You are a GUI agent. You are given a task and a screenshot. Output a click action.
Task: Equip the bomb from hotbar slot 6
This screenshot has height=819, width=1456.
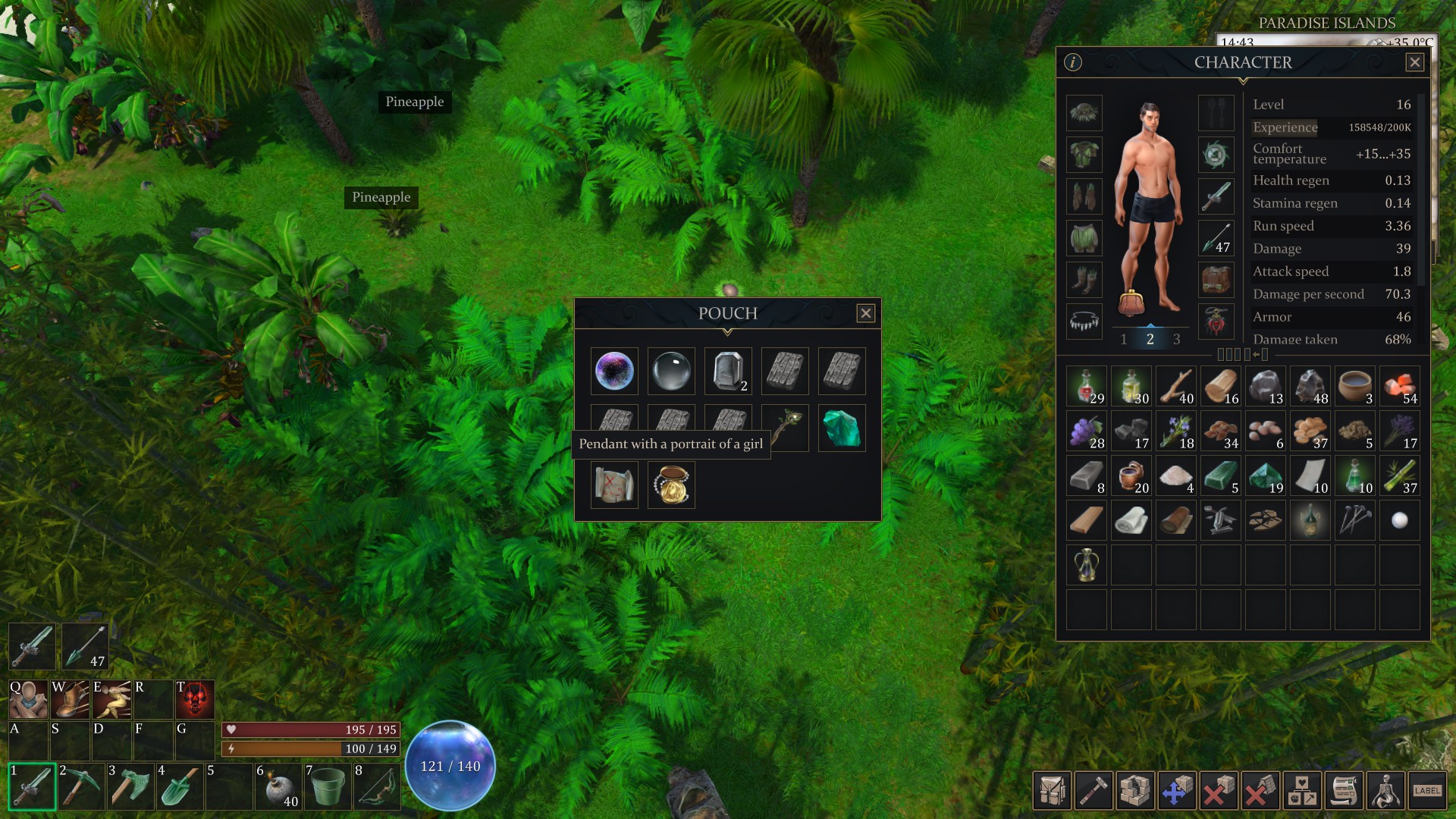pos(278,786)
